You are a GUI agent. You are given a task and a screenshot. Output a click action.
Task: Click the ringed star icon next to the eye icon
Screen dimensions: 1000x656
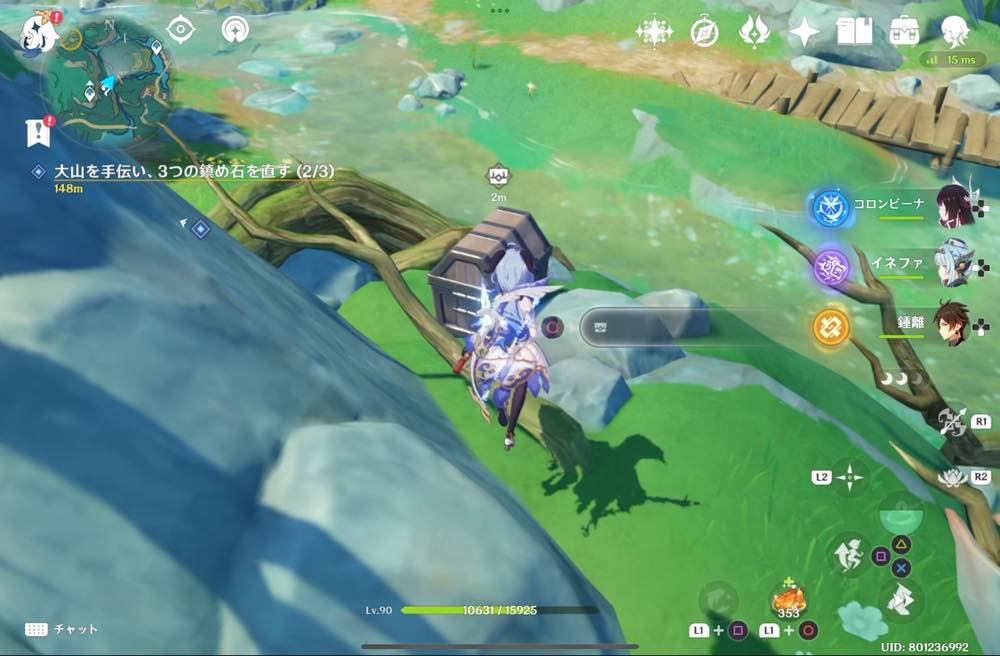tap(235, 30)
